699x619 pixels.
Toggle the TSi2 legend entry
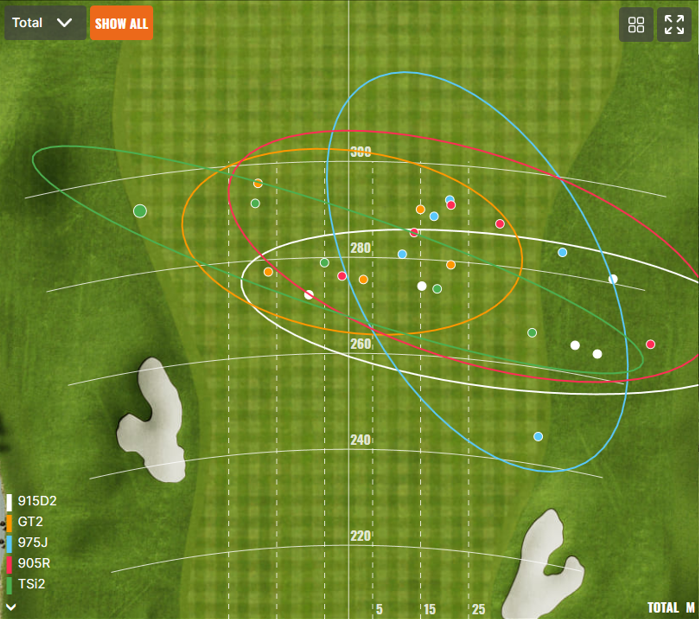[x=31, y=584]
